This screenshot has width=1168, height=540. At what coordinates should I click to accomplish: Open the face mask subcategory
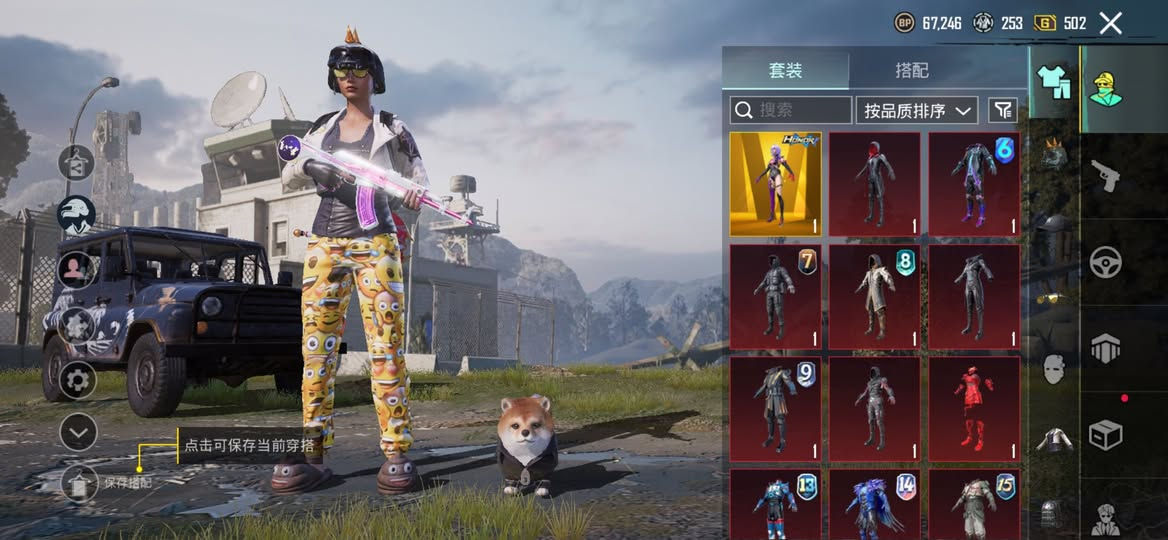[1054, 368]
